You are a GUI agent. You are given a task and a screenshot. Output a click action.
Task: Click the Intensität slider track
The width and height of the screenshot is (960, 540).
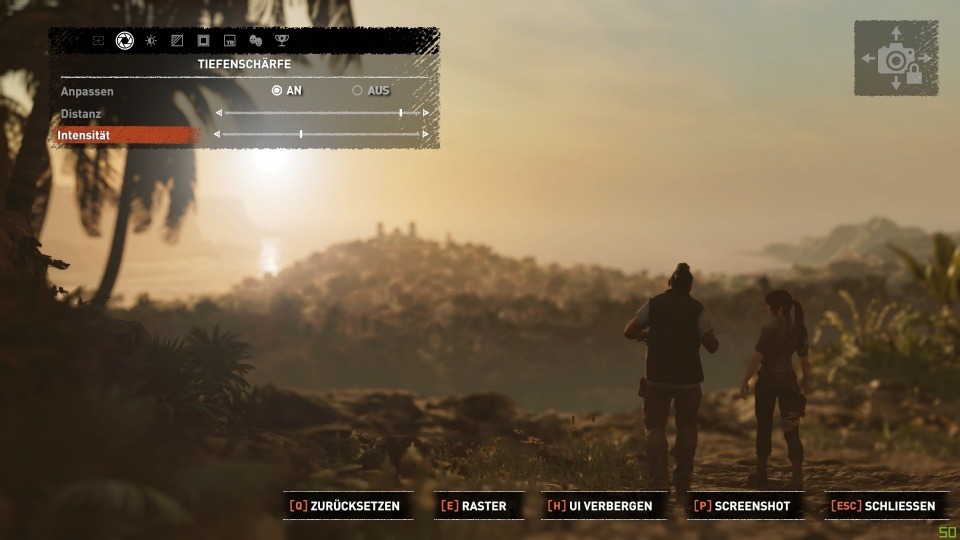click(322, 134)
